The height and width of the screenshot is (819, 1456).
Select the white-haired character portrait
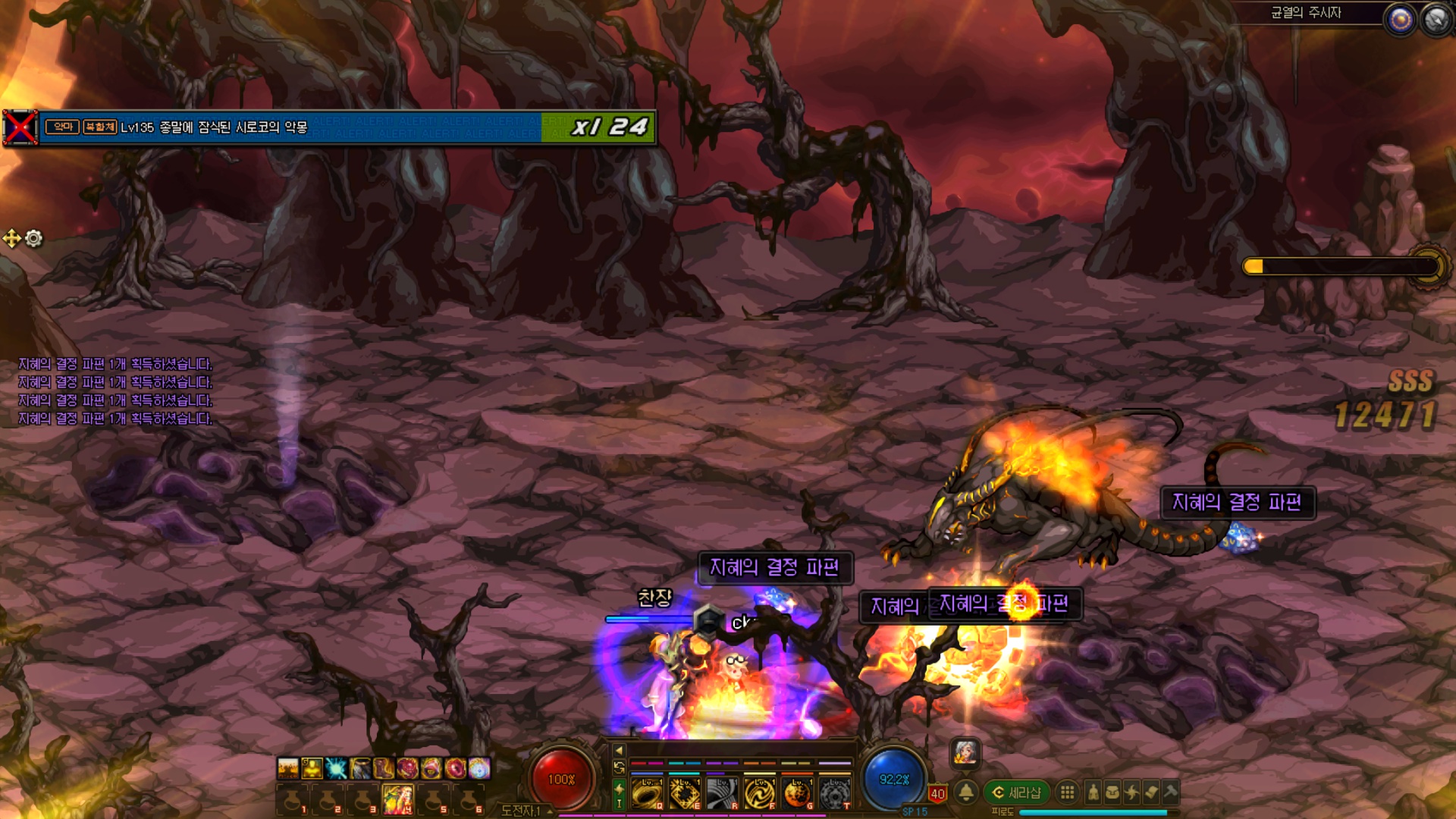965,752
